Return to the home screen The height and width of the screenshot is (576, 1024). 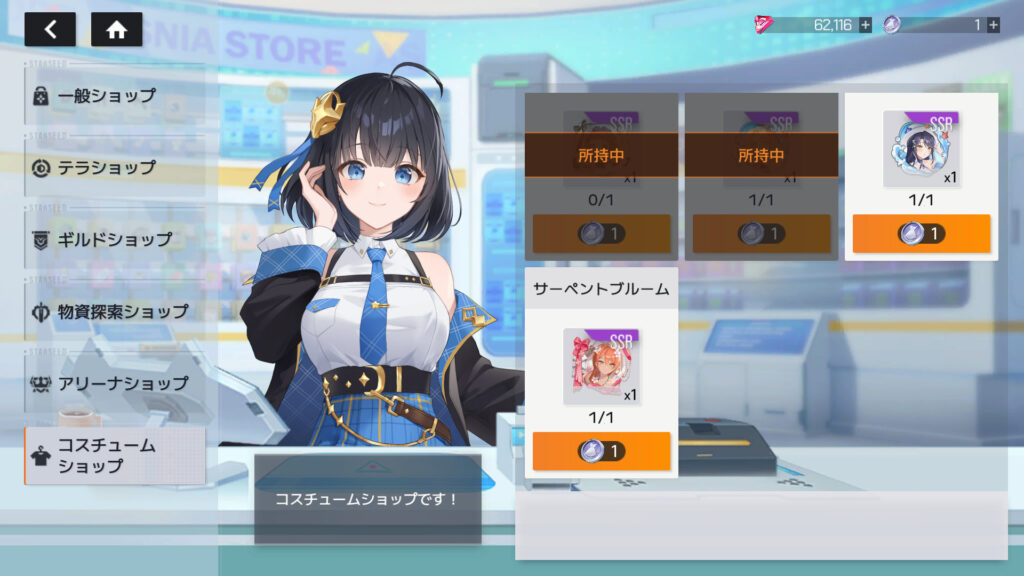pyautogui.click(x=116, y=29)
